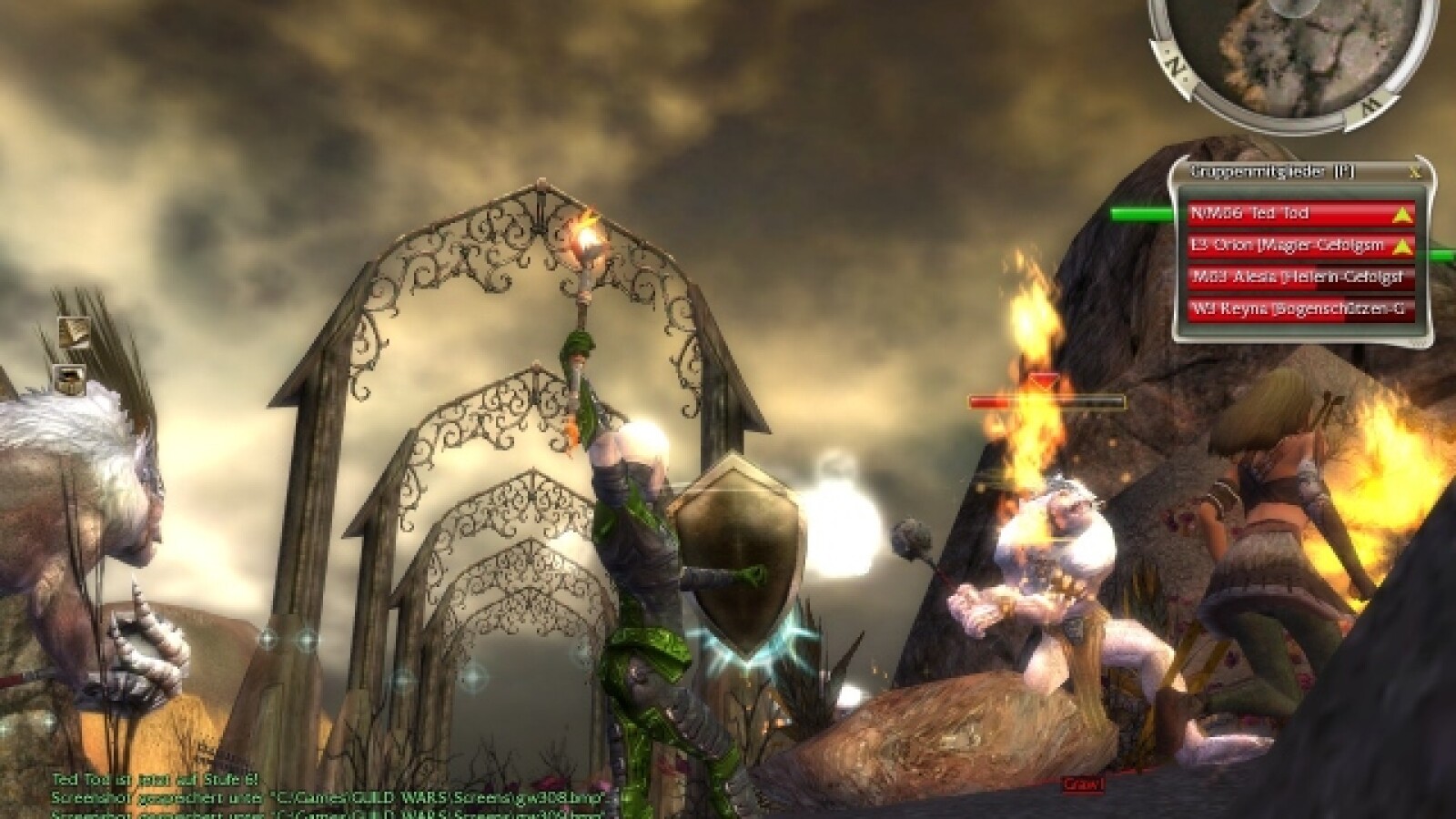Click the yellow arrow beside Orion's bar
The width and height of the screenshot is (1456, 819).
pyautogui.click(x=1401, y=246)
